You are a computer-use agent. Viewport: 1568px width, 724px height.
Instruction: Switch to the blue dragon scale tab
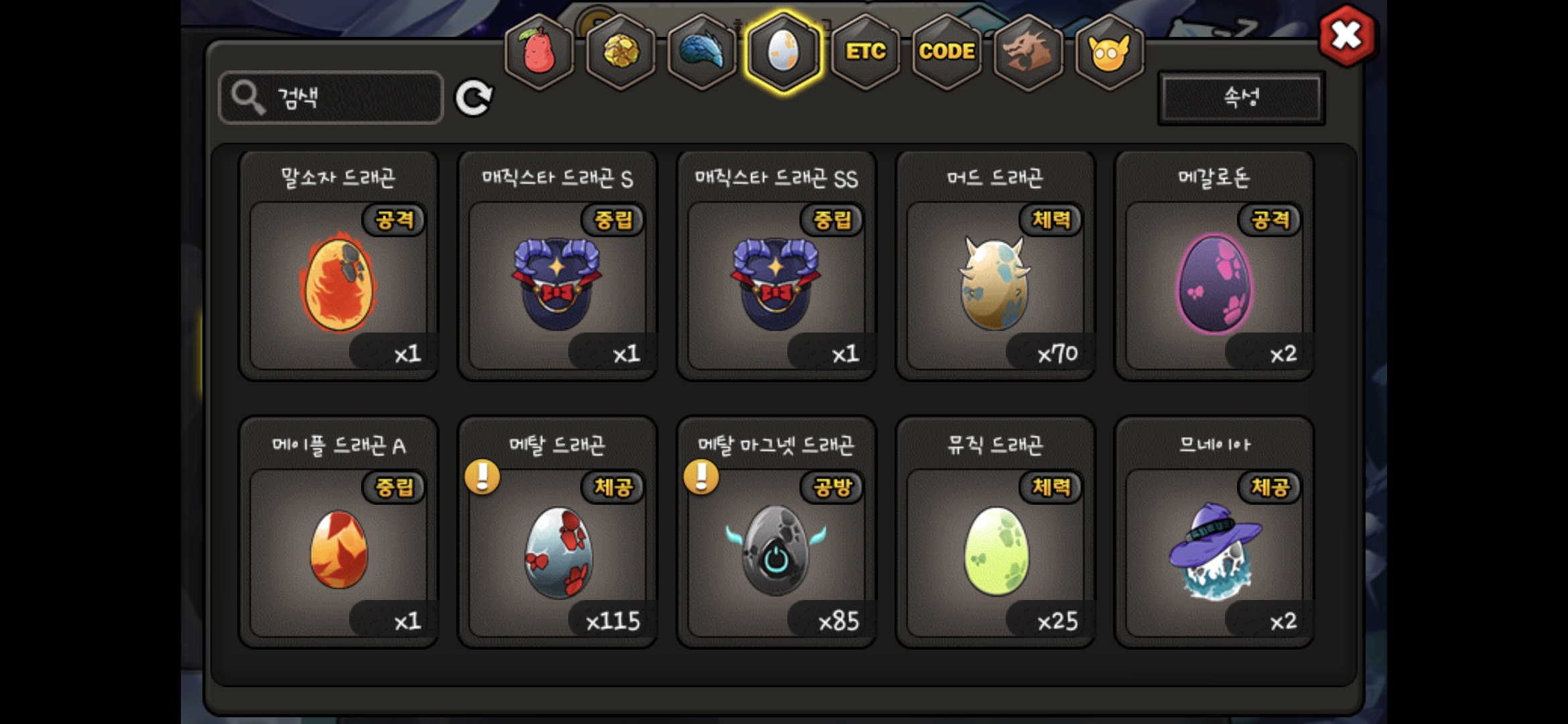pos(702,52)
